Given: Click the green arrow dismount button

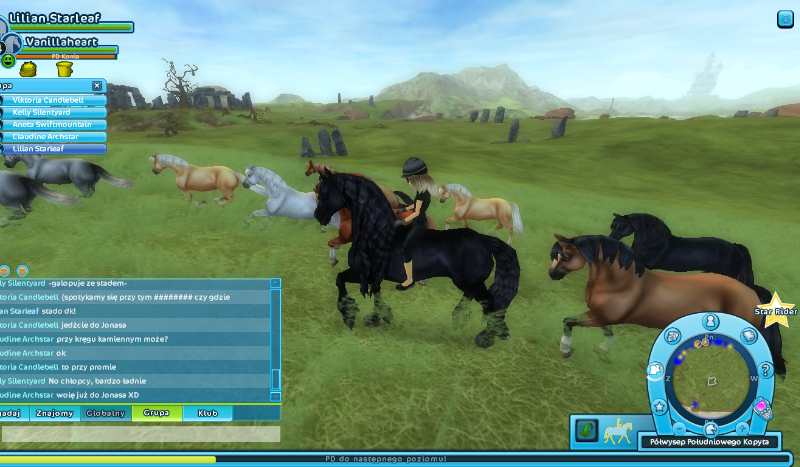Looking at the screenshot, I should coord(587,430).
